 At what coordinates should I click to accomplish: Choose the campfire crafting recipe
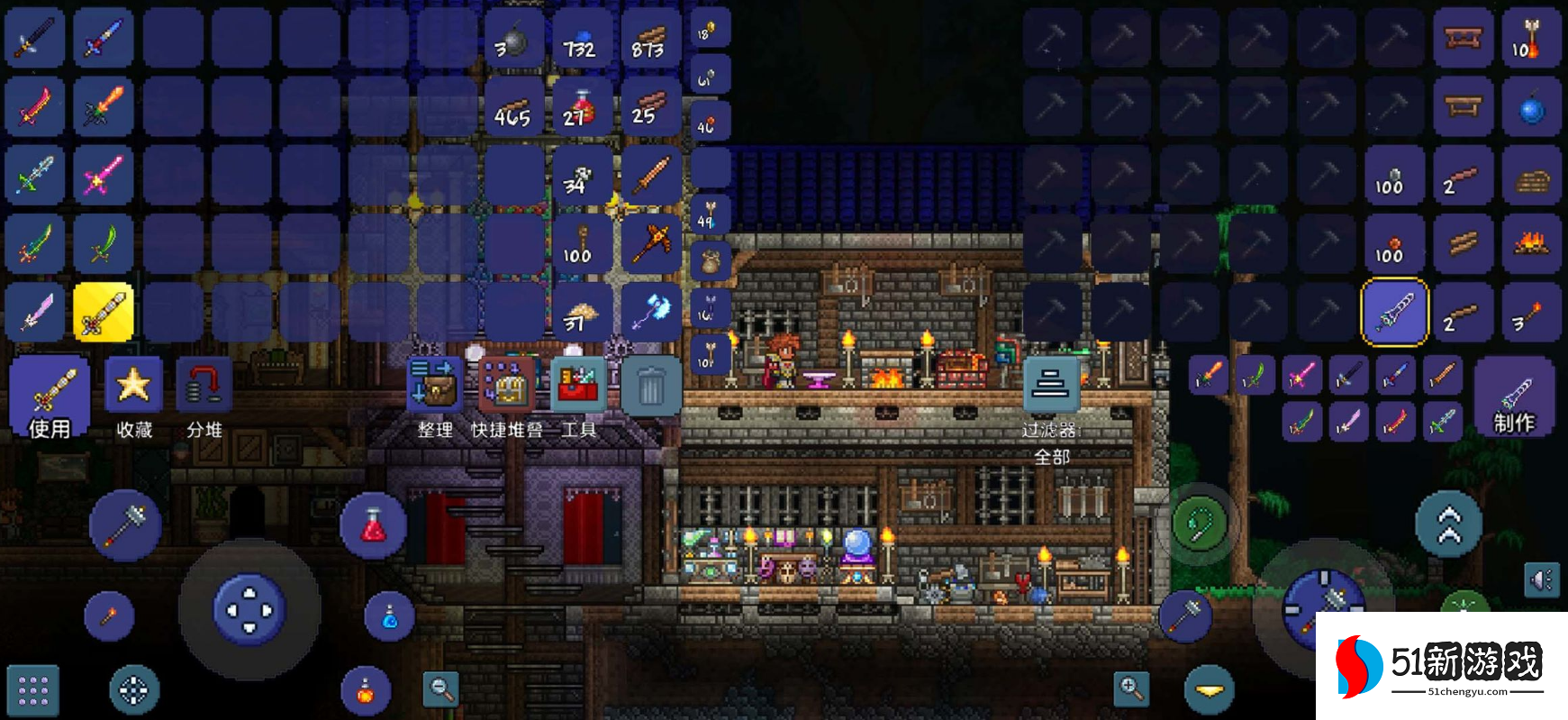coord(1531,243)
